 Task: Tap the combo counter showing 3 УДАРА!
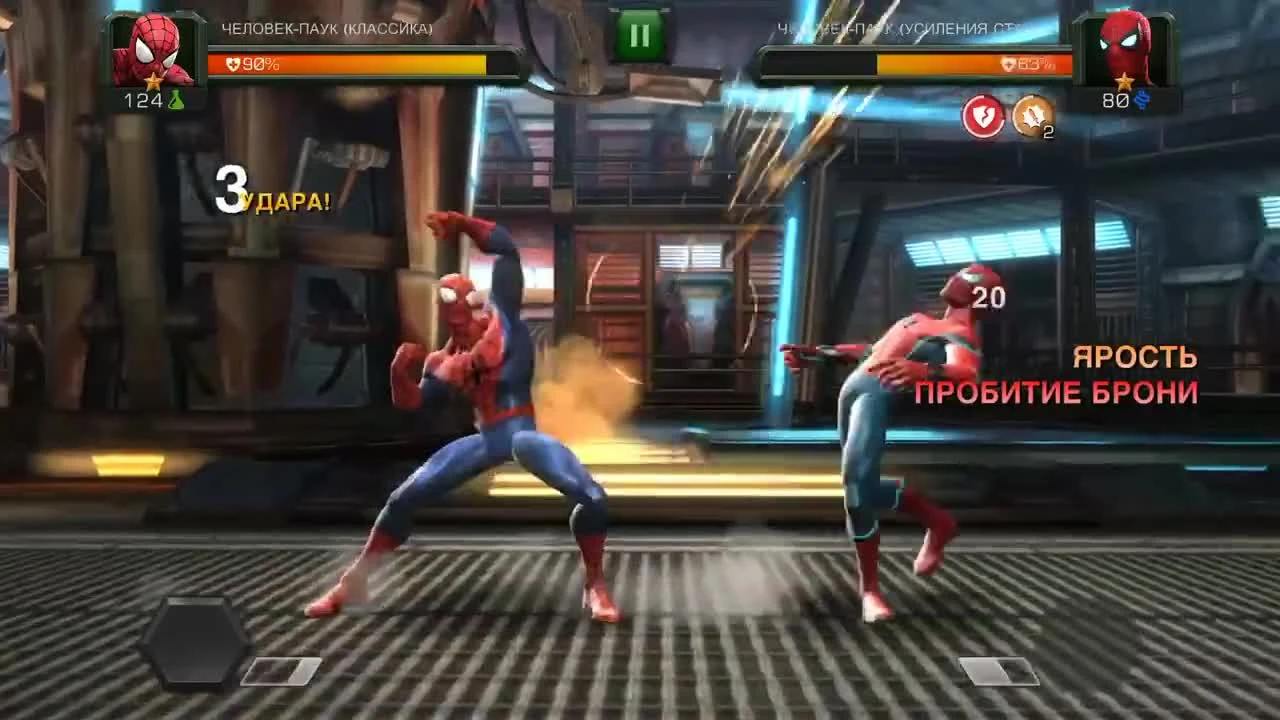(x=268, y=191)
